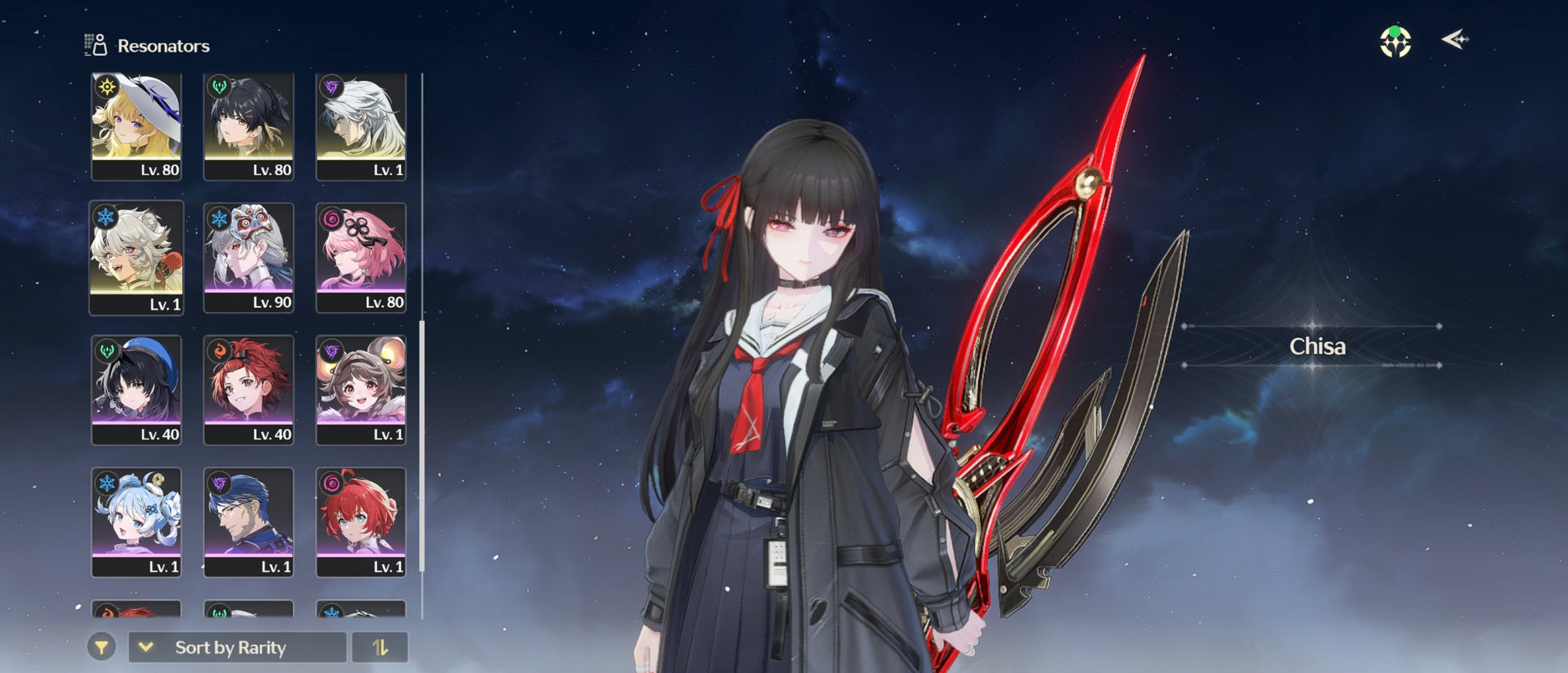
Task: Open the Sort by Rarity dropdown
Action: [237, 647]
